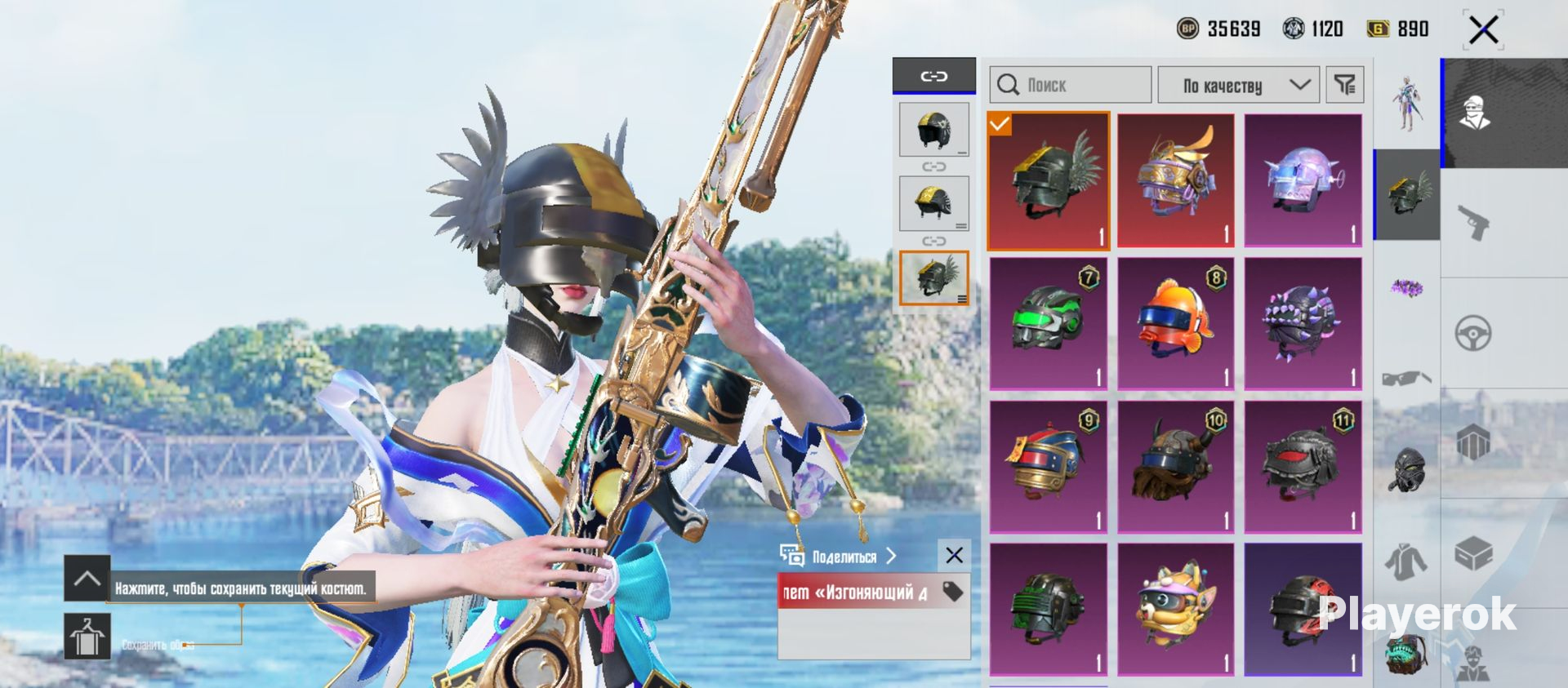
Task: Expand the panel with the up arrow
Action: [x=87, y=579]
